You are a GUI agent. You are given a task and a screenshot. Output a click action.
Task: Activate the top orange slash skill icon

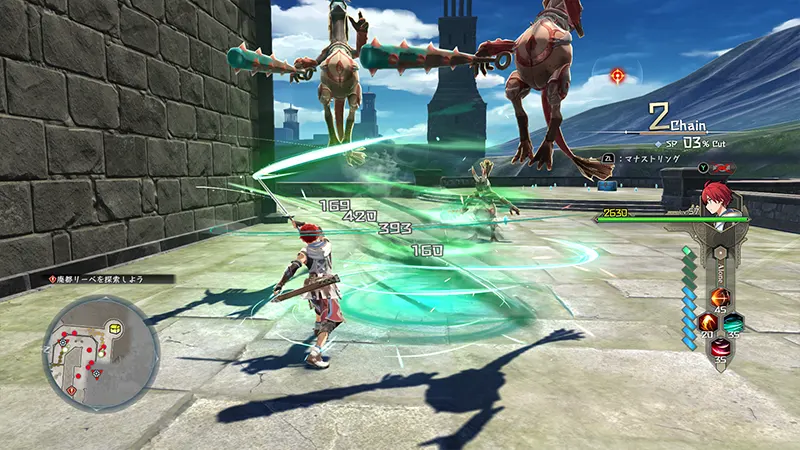[x=720, y=298]
